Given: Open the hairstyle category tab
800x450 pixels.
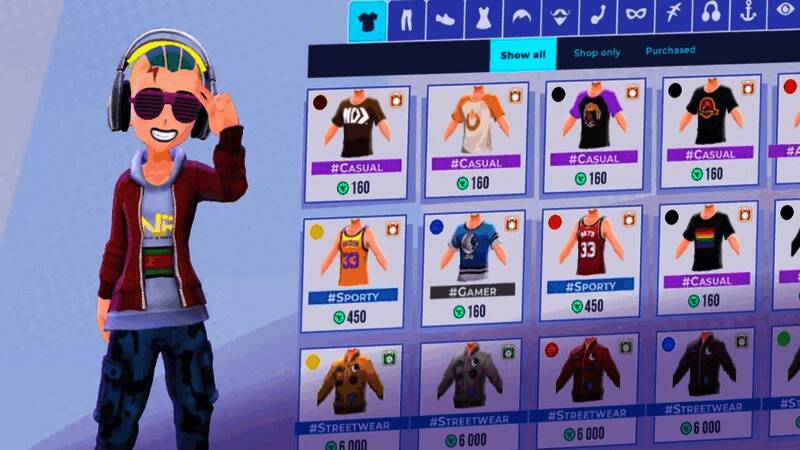Looking at the screenshot, I should click(521, 18).
